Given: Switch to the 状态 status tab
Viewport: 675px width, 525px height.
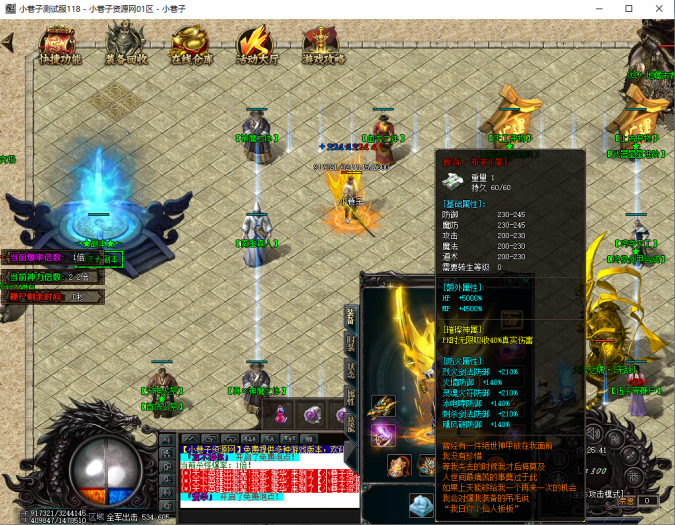Looking at the screenshot, I should (351, 369).
